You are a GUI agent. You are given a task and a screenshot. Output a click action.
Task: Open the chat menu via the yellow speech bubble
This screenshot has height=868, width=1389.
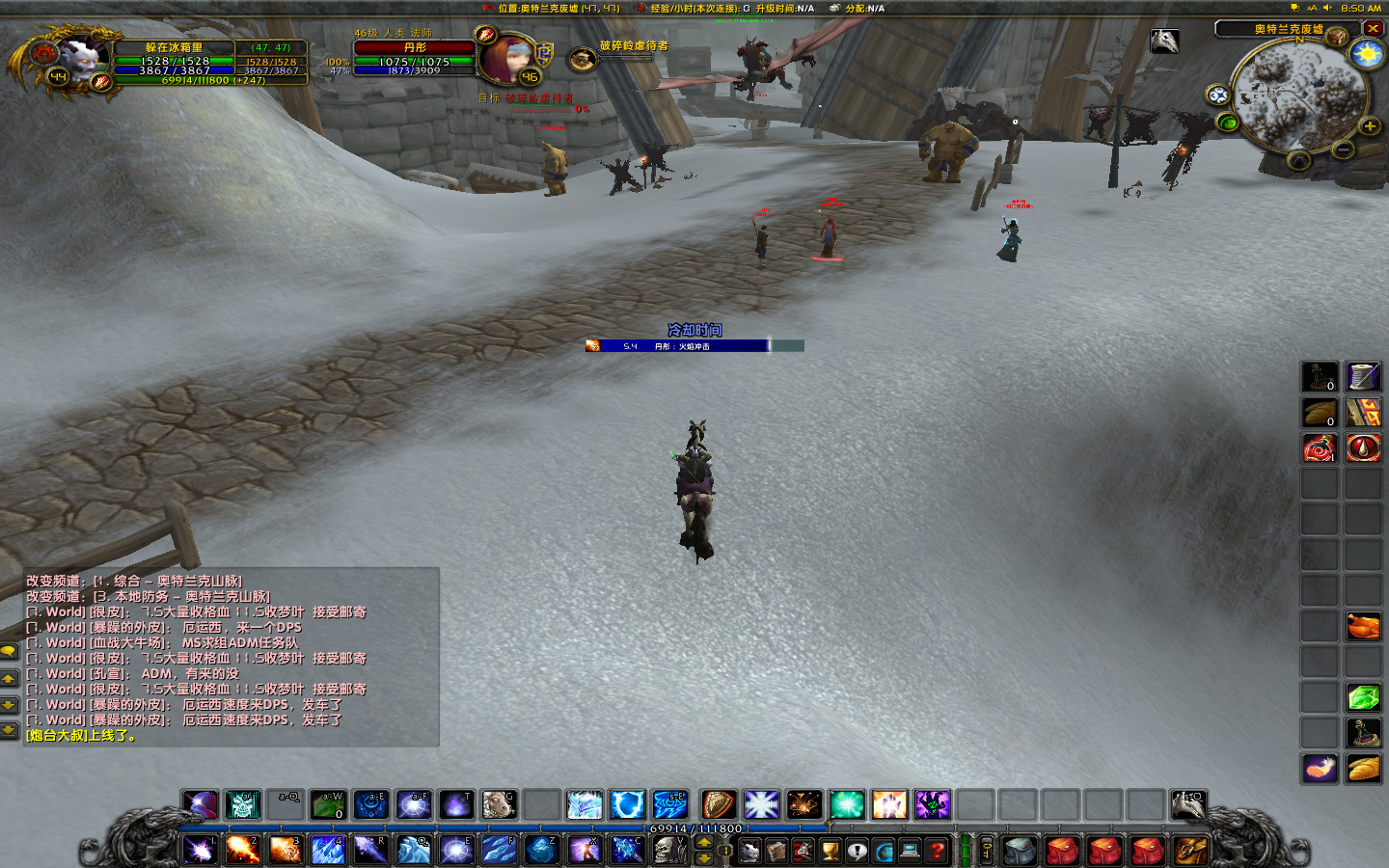tap(10, 653)
